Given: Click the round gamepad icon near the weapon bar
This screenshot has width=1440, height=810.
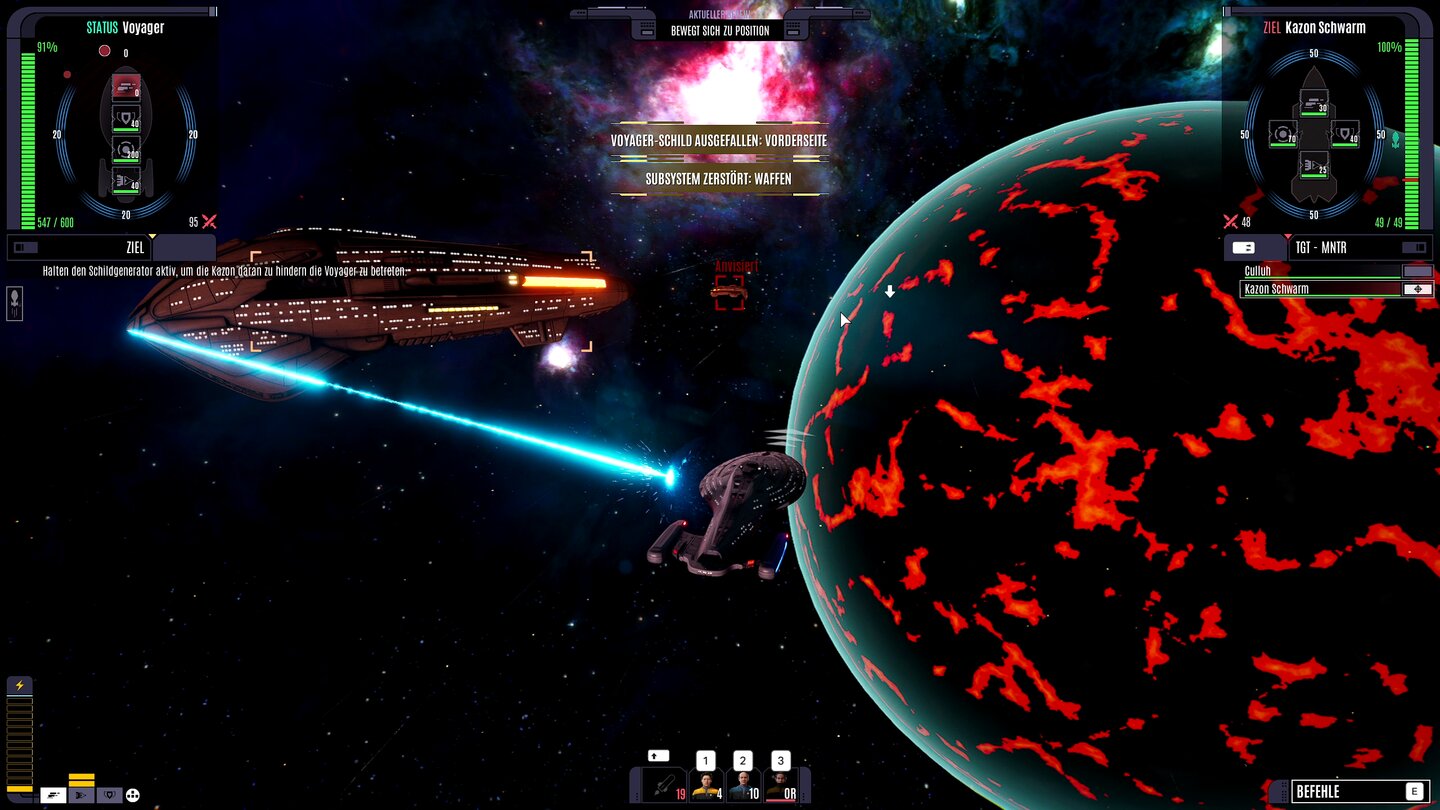Looking at the screenshot, I should tap(133, 796).
